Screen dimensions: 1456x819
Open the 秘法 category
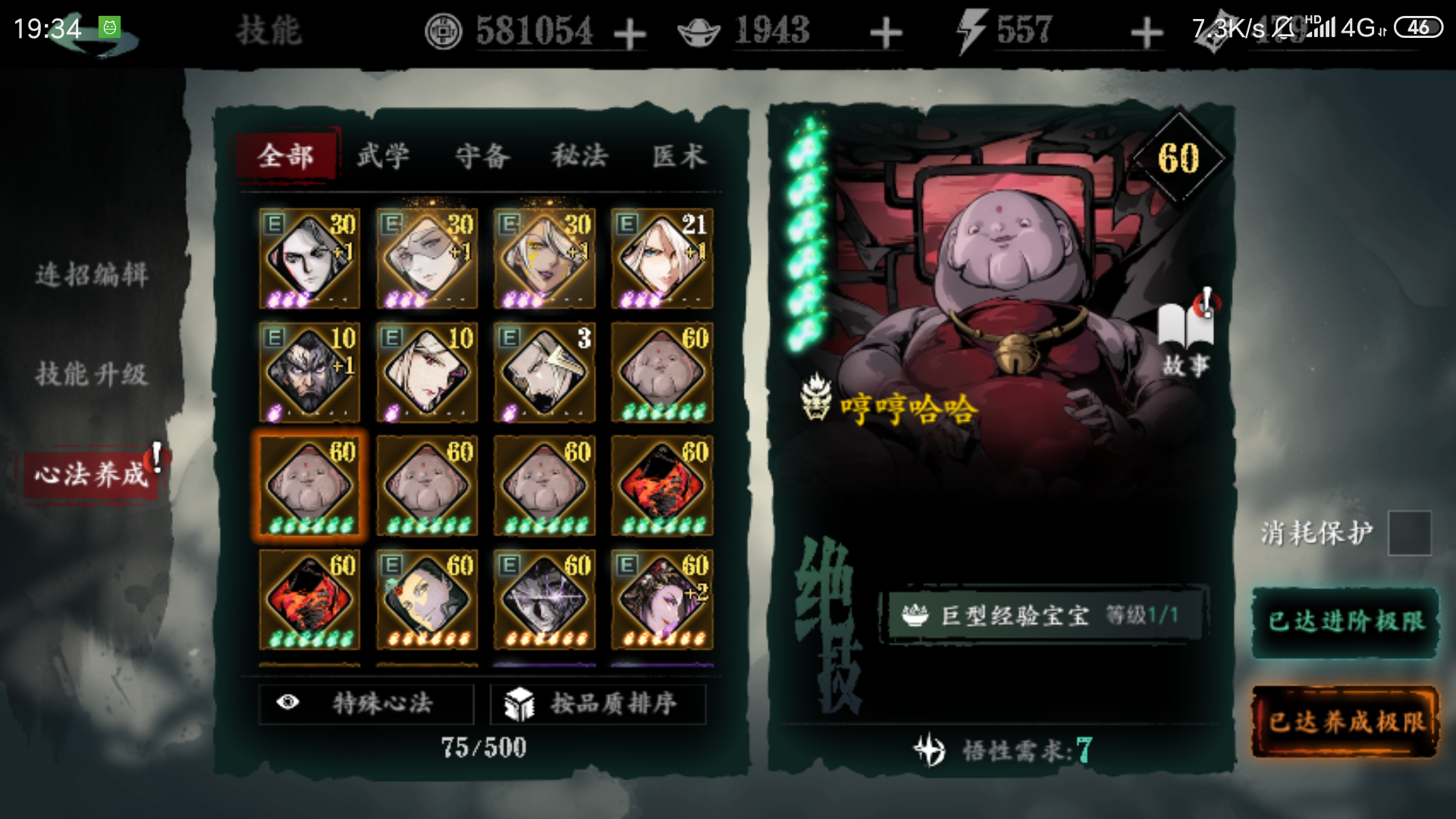click(x=580, y=155)
